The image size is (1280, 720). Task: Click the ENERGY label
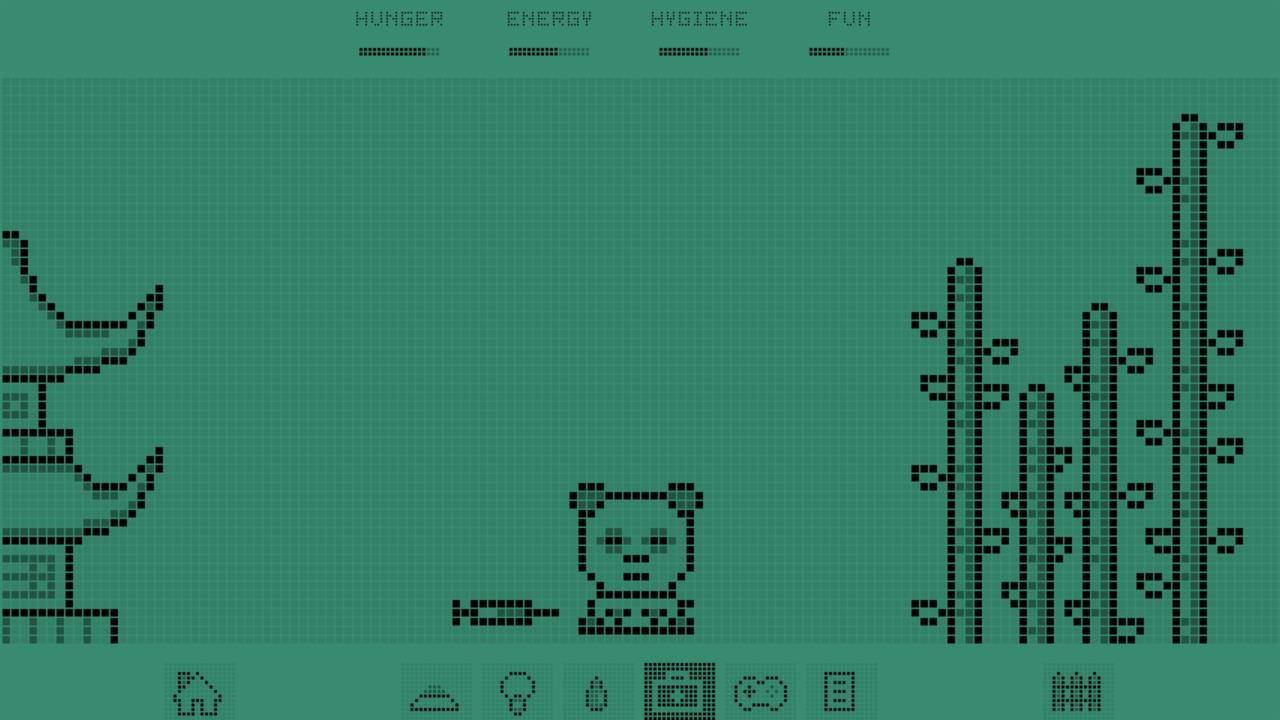click(549, 17)
